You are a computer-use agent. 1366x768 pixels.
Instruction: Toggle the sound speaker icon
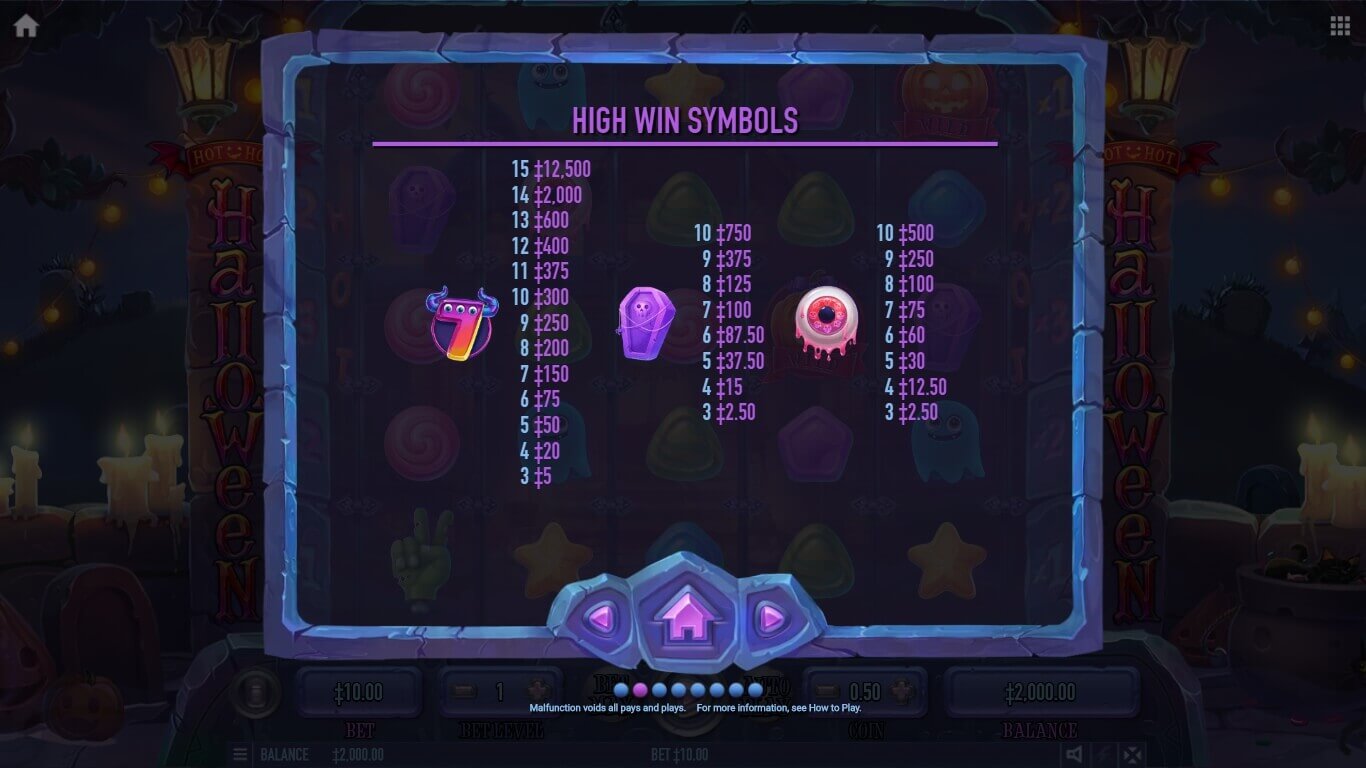(1073, 754)
